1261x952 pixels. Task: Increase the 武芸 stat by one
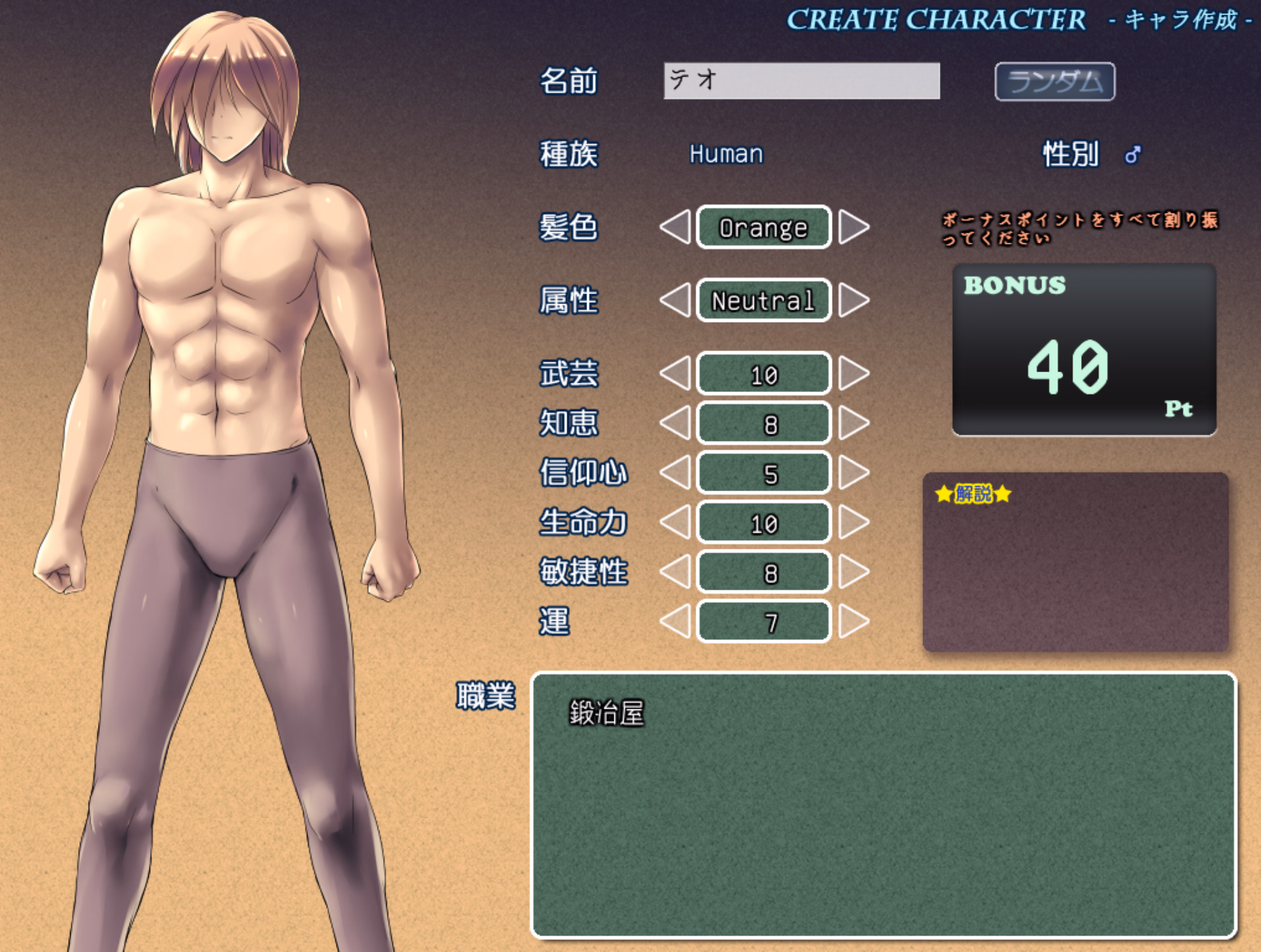(x=853, y=374)
